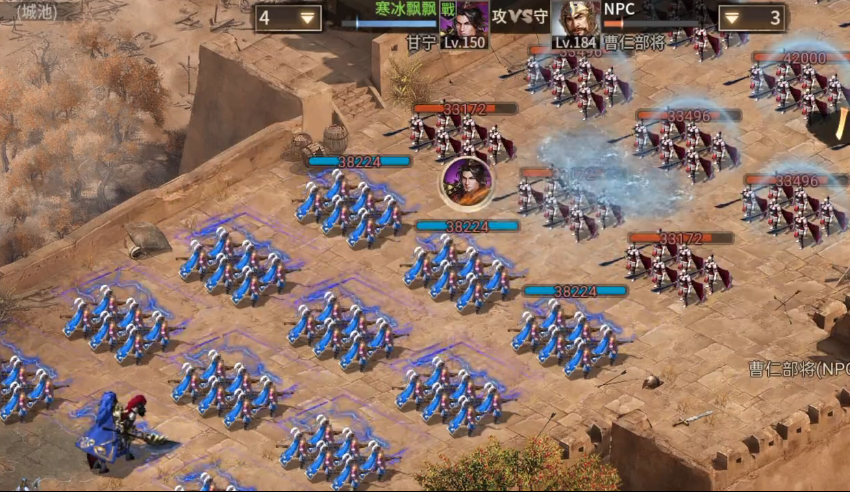
Task: Expand the defender's dropdown showing 3
Action: coord(733,18)
